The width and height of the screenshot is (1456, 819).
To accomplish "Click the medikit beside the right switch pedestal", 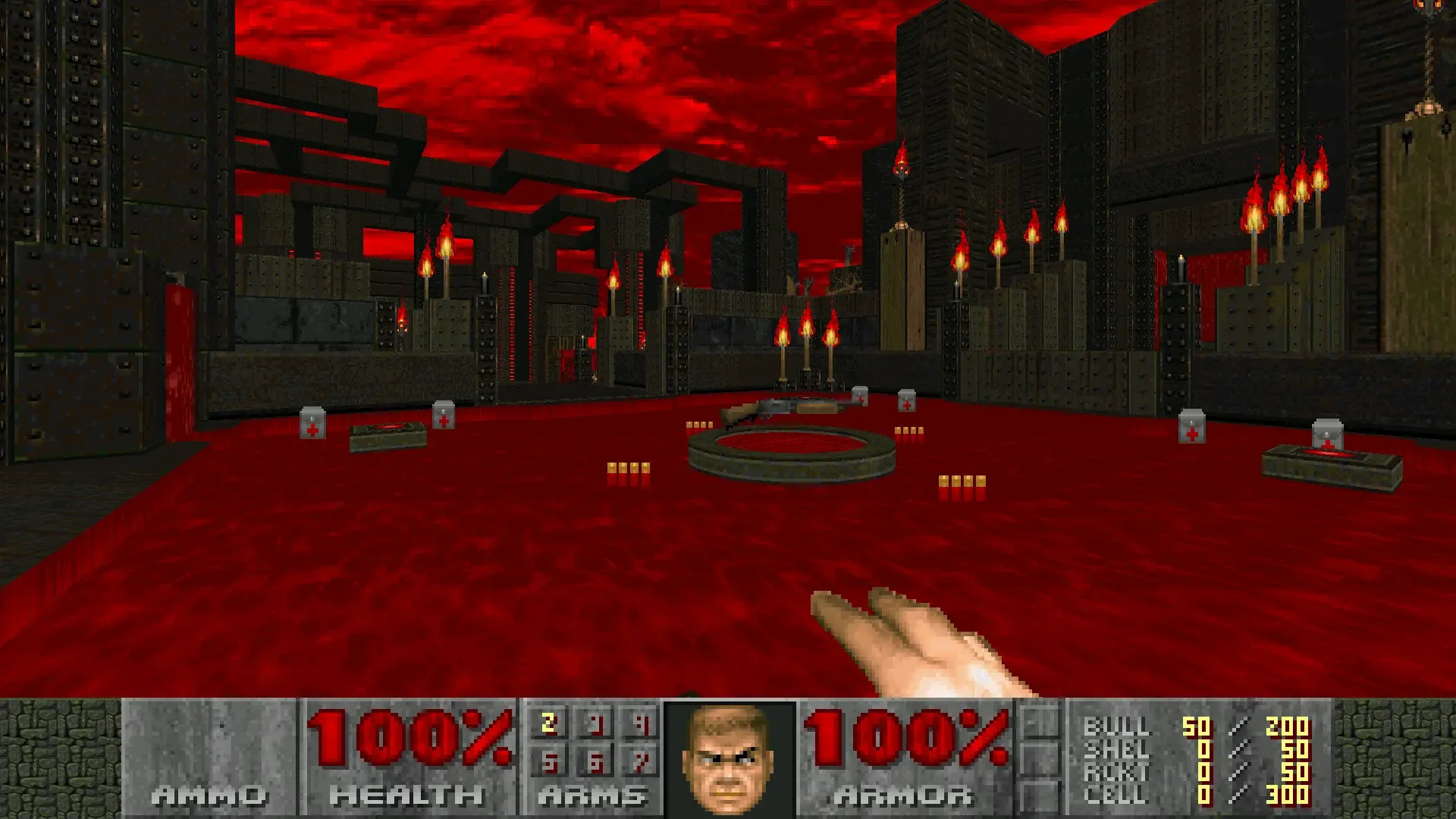I will (x=1329, y=434).
